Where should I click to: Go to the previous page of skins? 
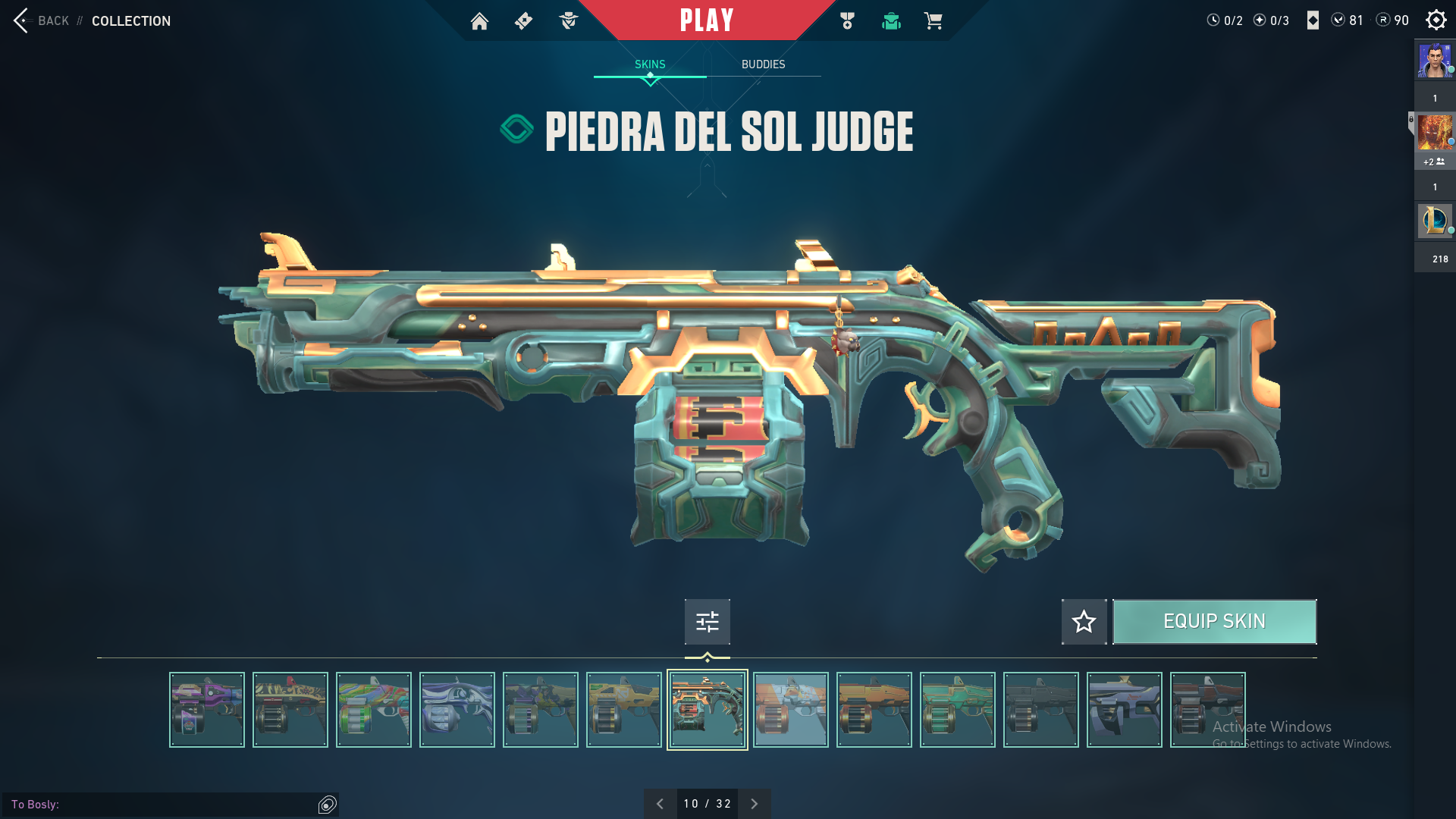click(660, 804)
